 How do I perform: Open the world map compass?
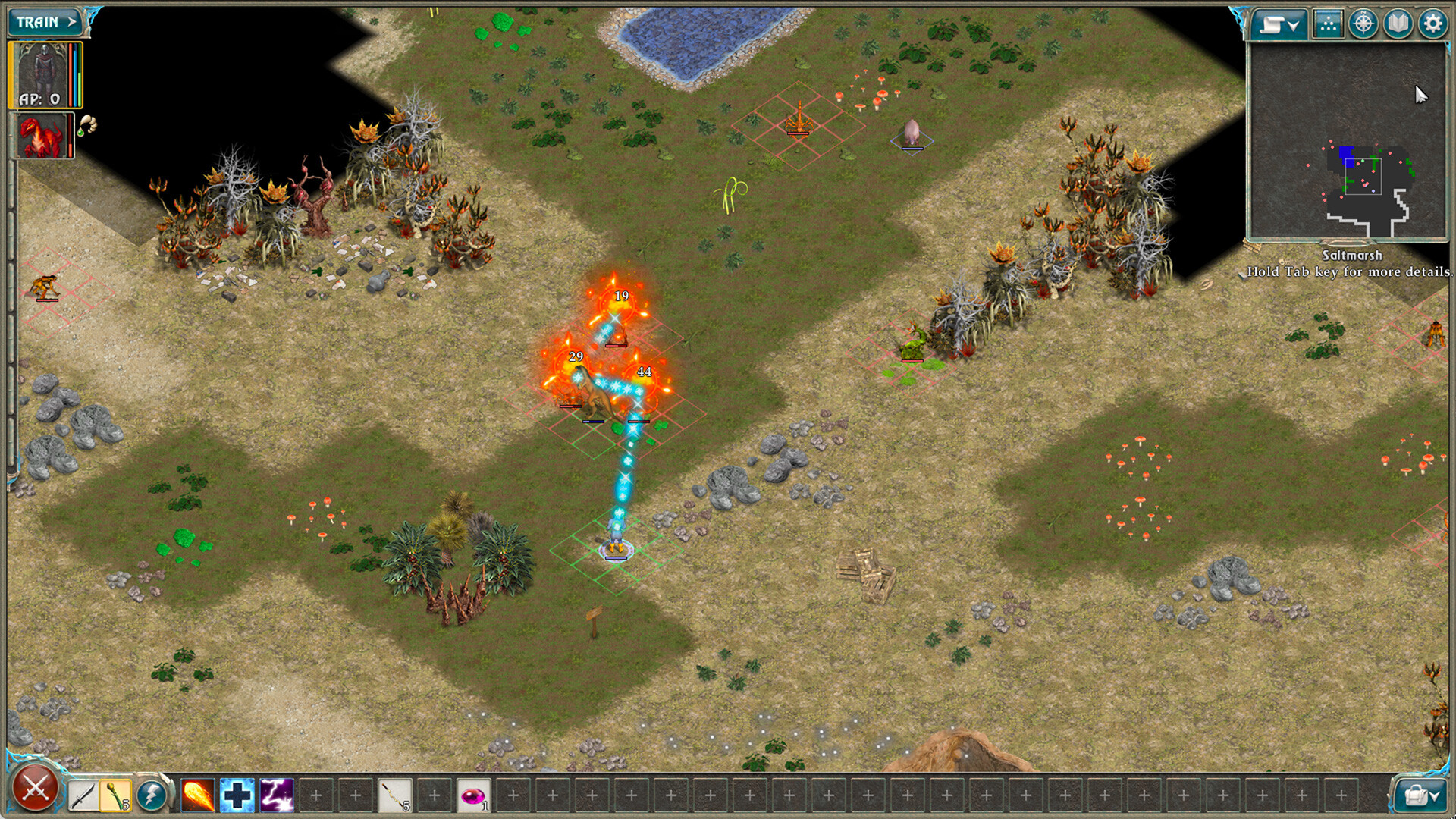[1363, 23]
